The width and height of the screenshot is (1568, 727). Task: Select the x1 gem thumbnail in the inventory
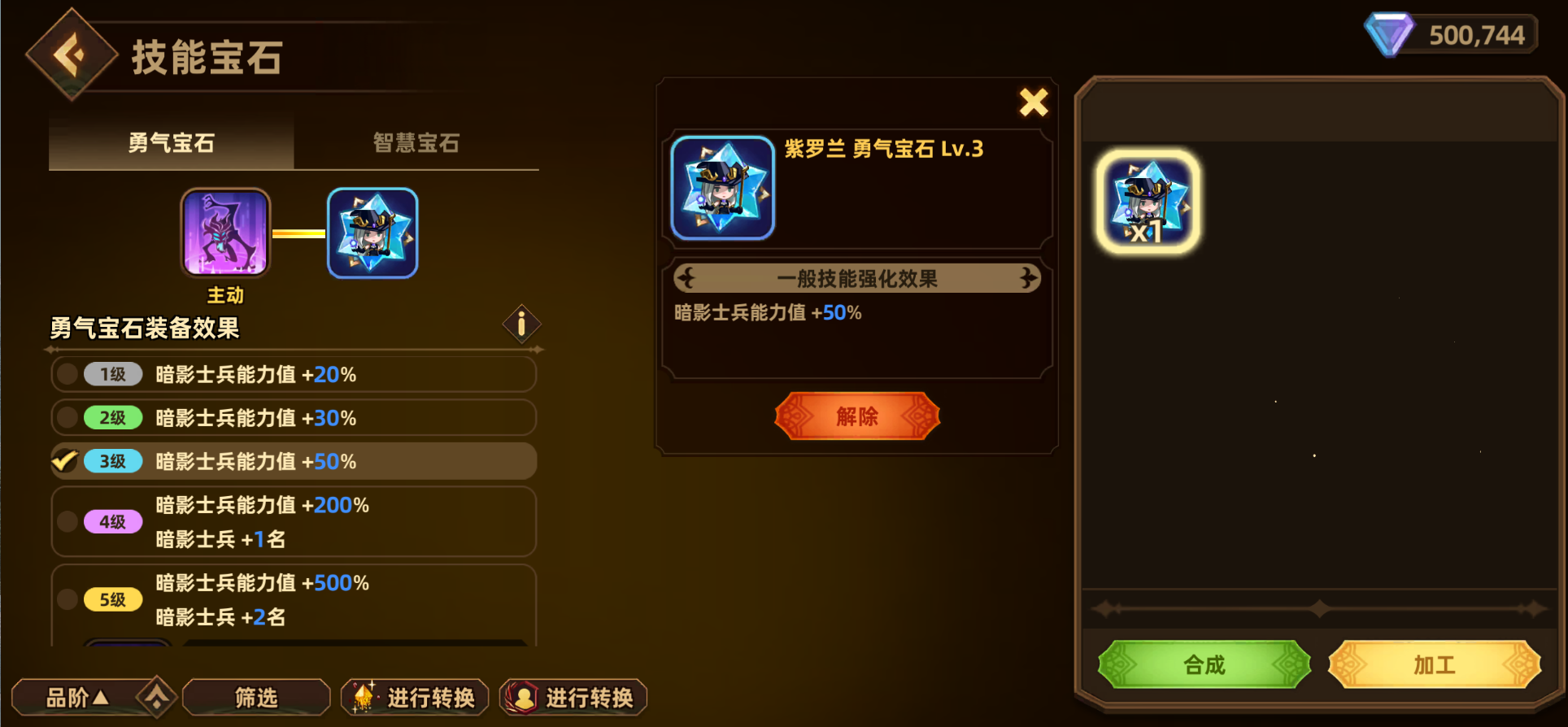1149,202
